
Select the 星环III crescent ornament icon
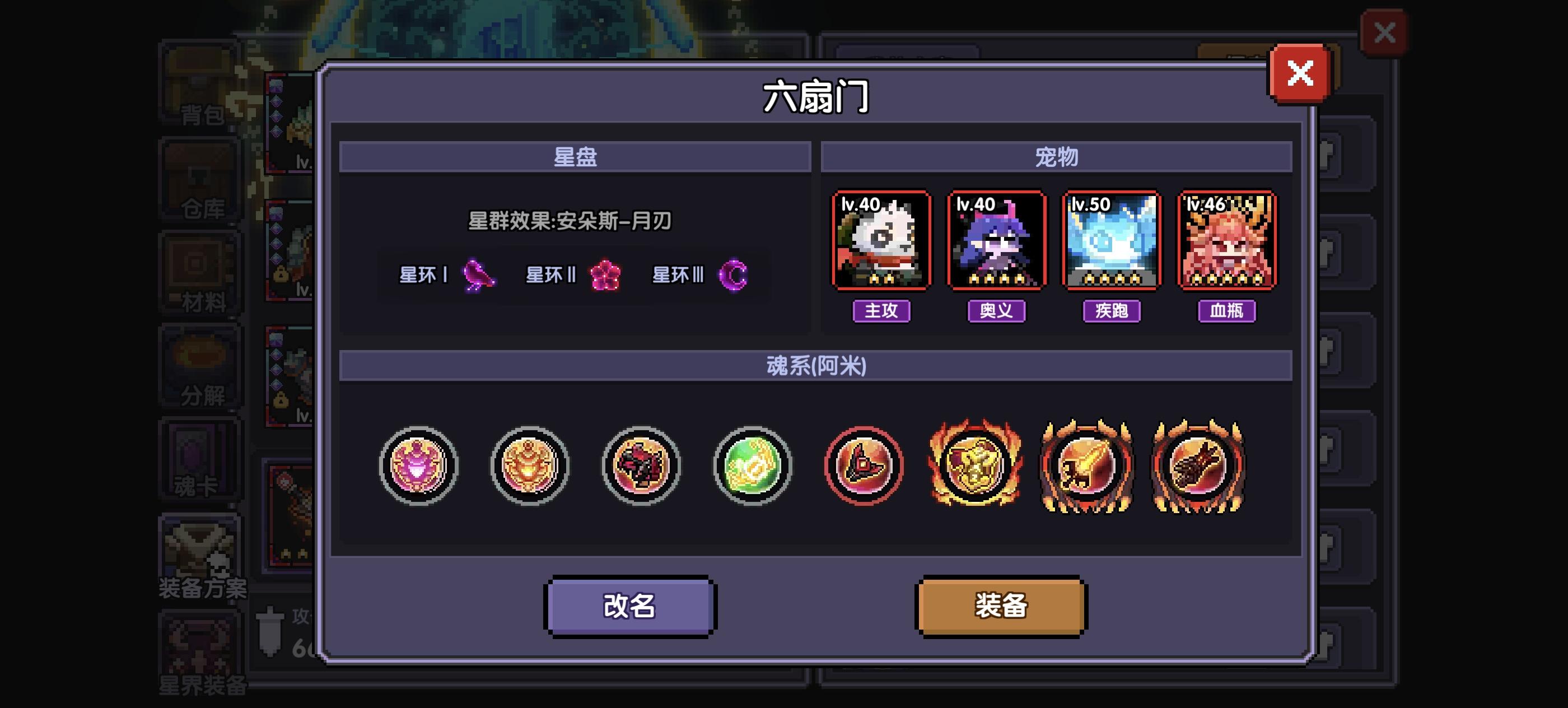(x=734, y=275)
